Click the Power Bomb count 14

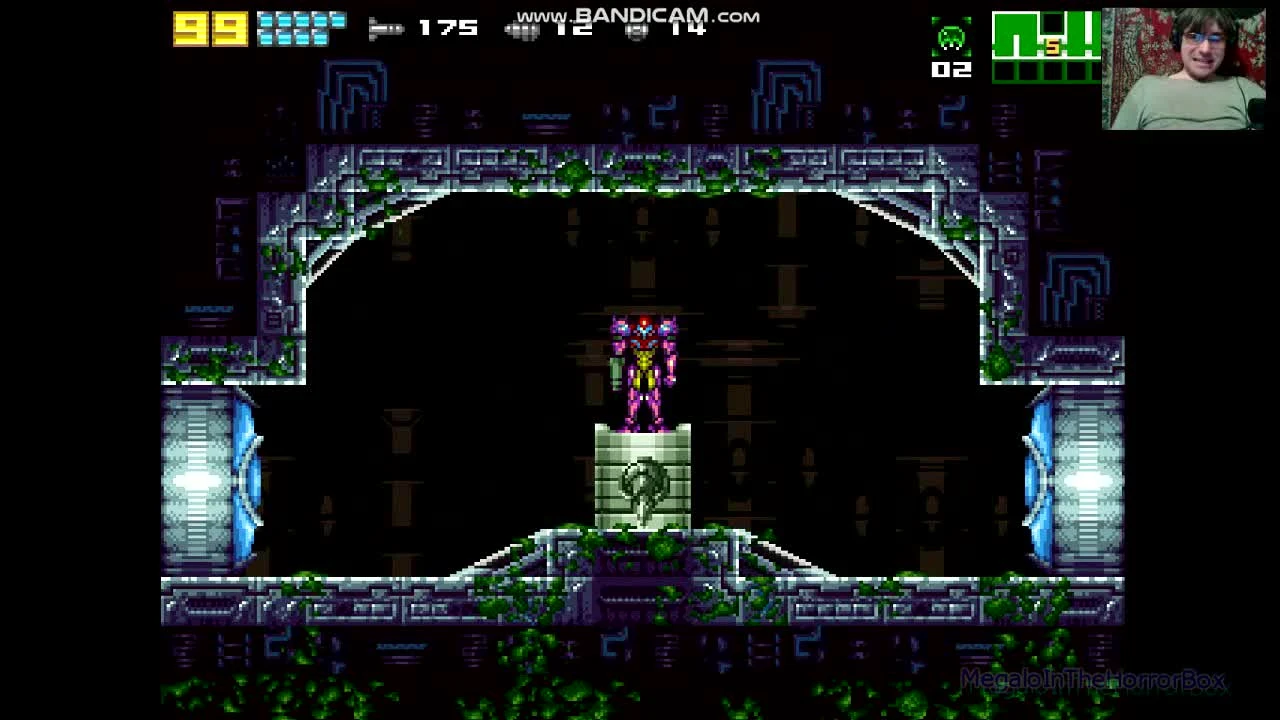pos(688,28)
